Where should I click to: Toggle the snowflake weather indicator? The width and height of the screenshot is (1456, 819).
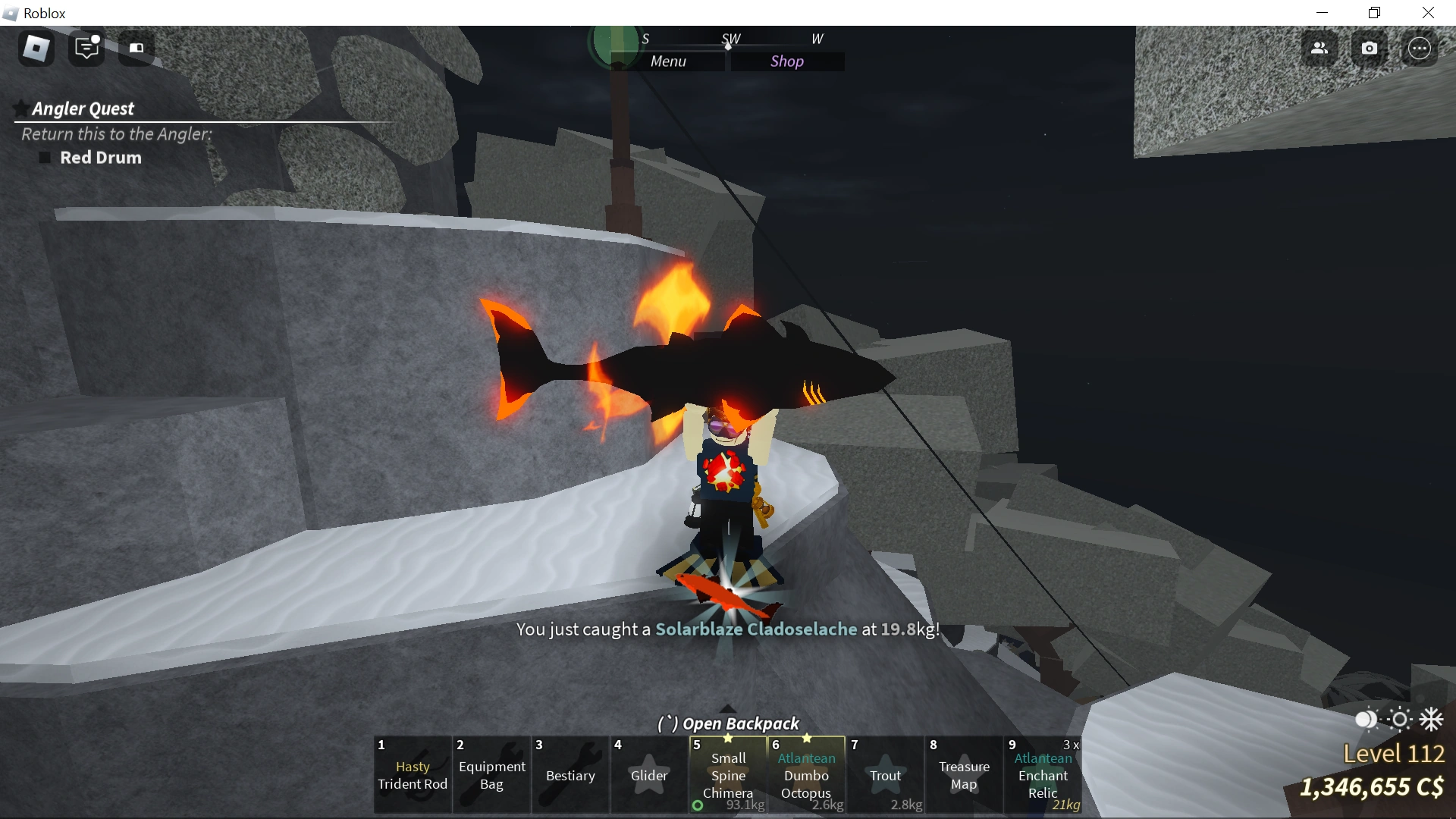[x=1432, y=720]
